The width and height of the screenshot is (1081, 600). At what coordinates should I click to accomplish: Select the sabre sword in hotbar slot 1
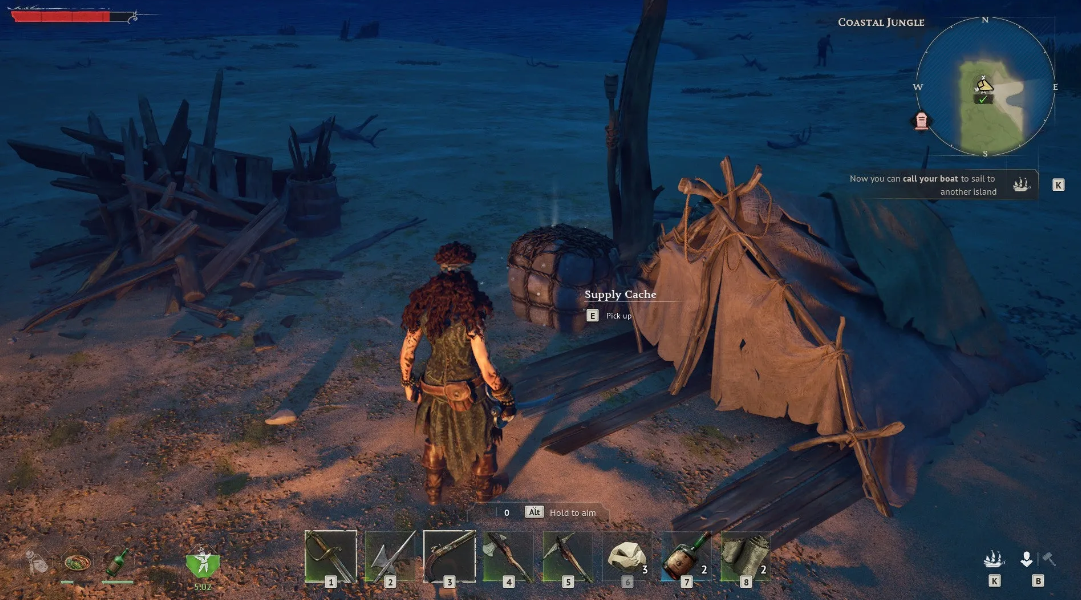[330, 555]
